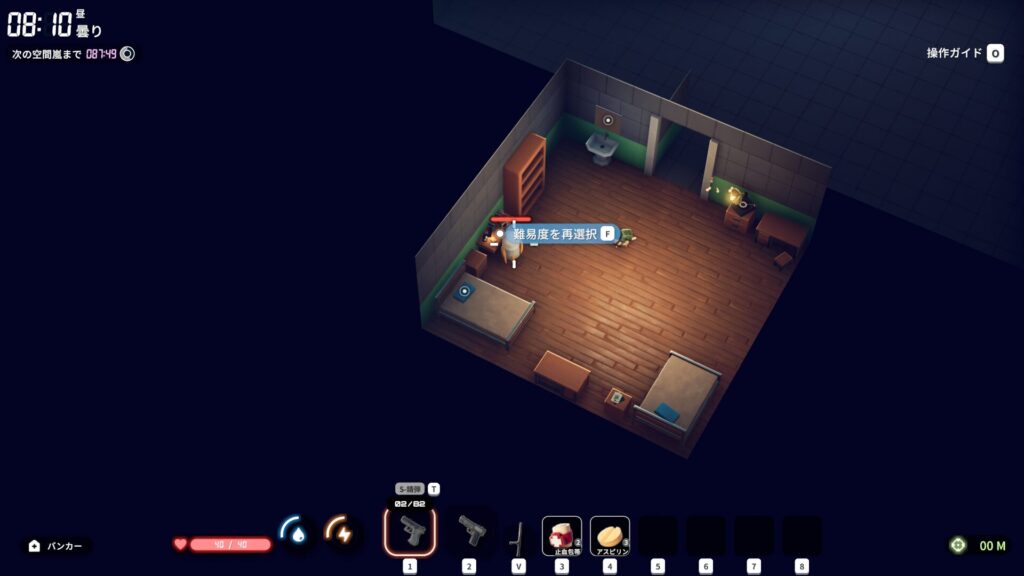Screen dimensions: 1024x576
Task: Switch to the second pistol slot
Action: click(469, 531)
